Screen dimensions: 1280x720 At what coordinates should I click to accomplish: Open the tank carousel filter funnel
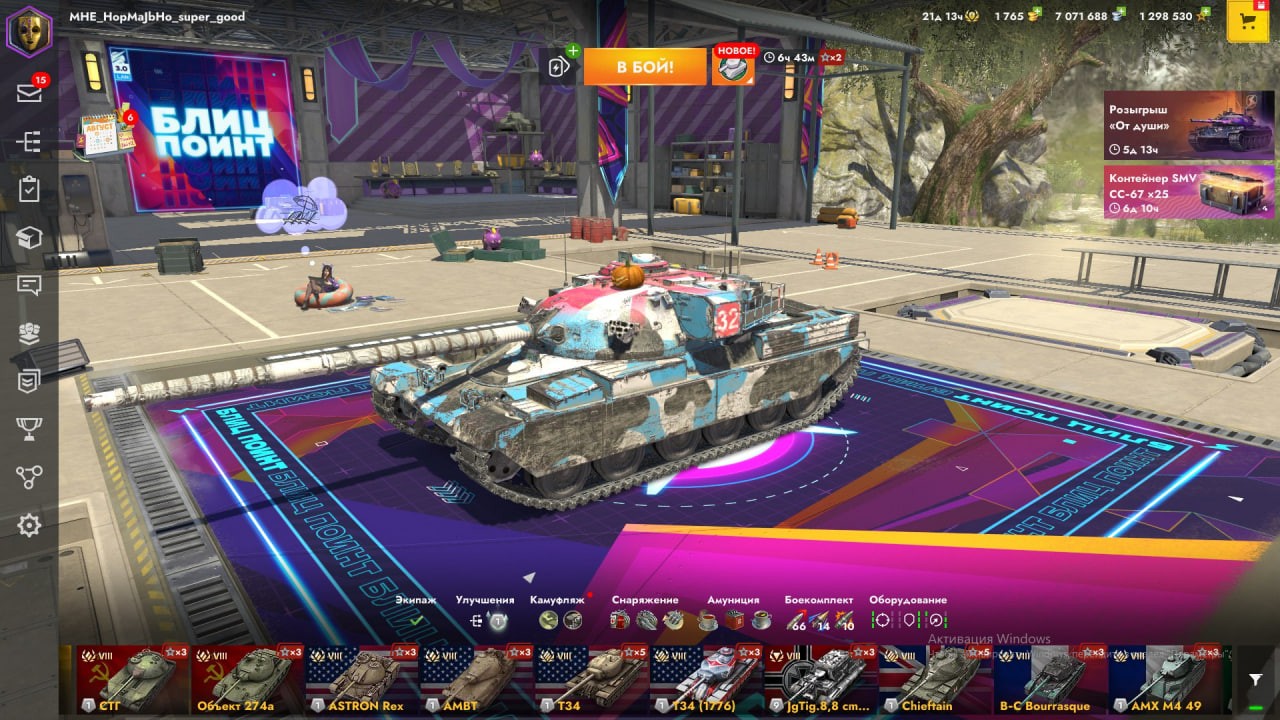[1256, 679]
